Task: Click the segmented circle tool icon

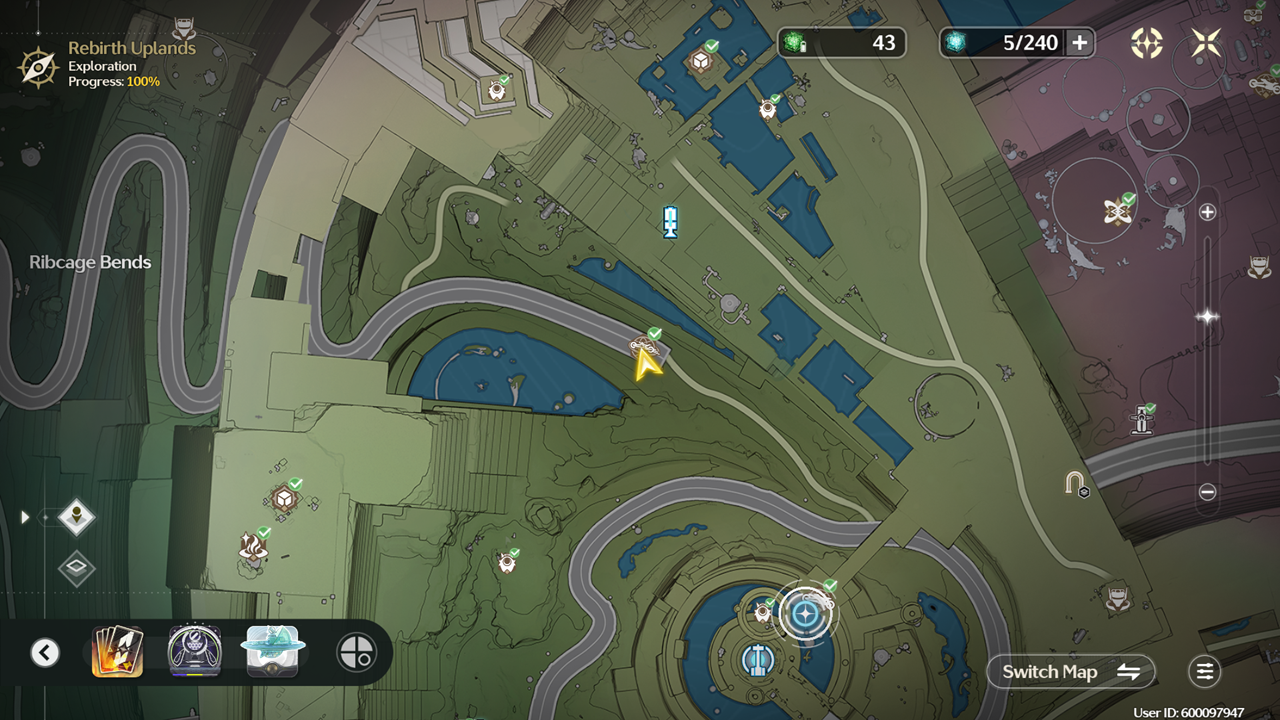Action: pyautogui.click(x=356, y=653)
